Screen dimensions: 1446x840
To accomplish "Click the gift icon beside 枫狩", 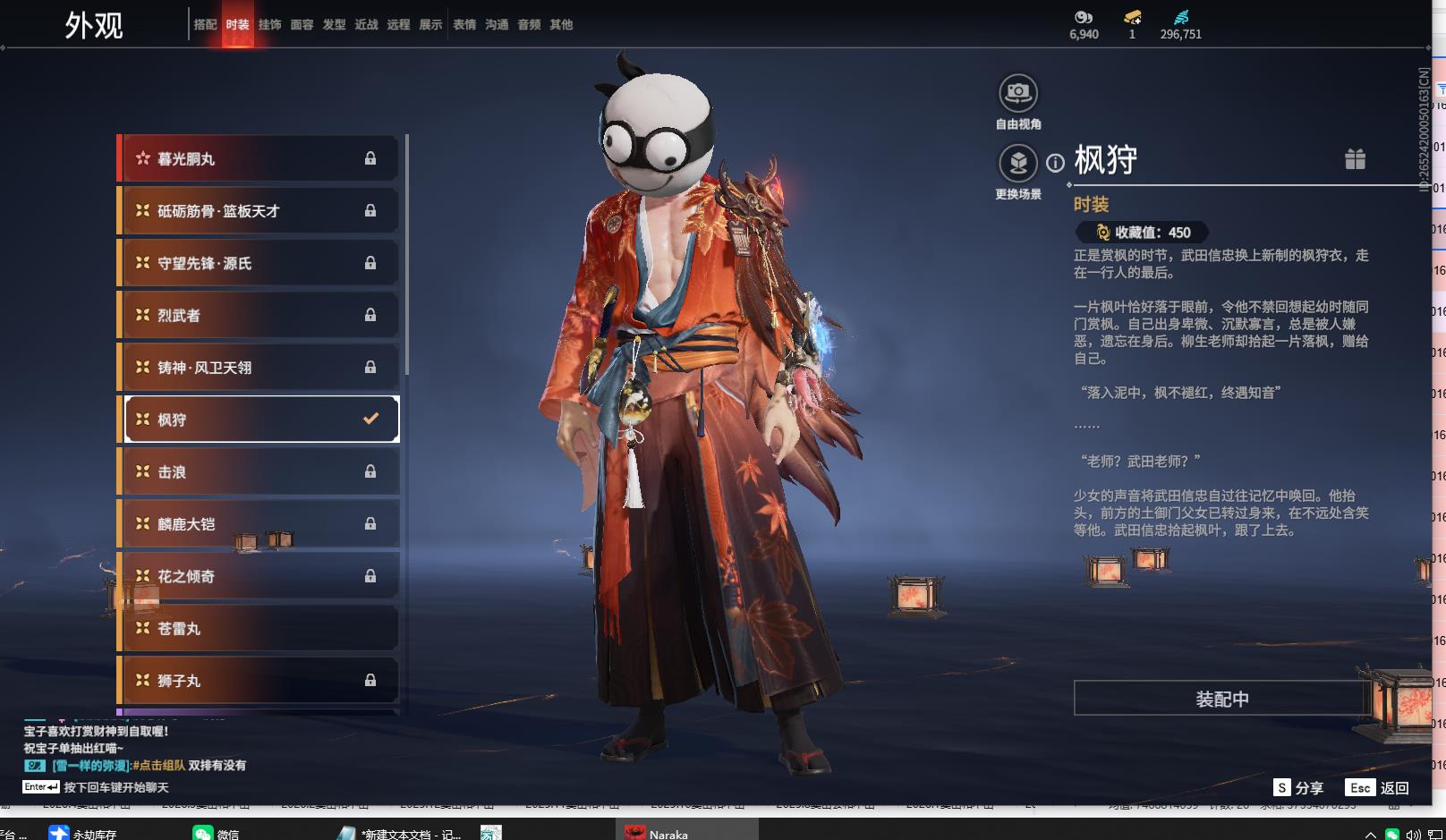I will tap(1355, 159).
